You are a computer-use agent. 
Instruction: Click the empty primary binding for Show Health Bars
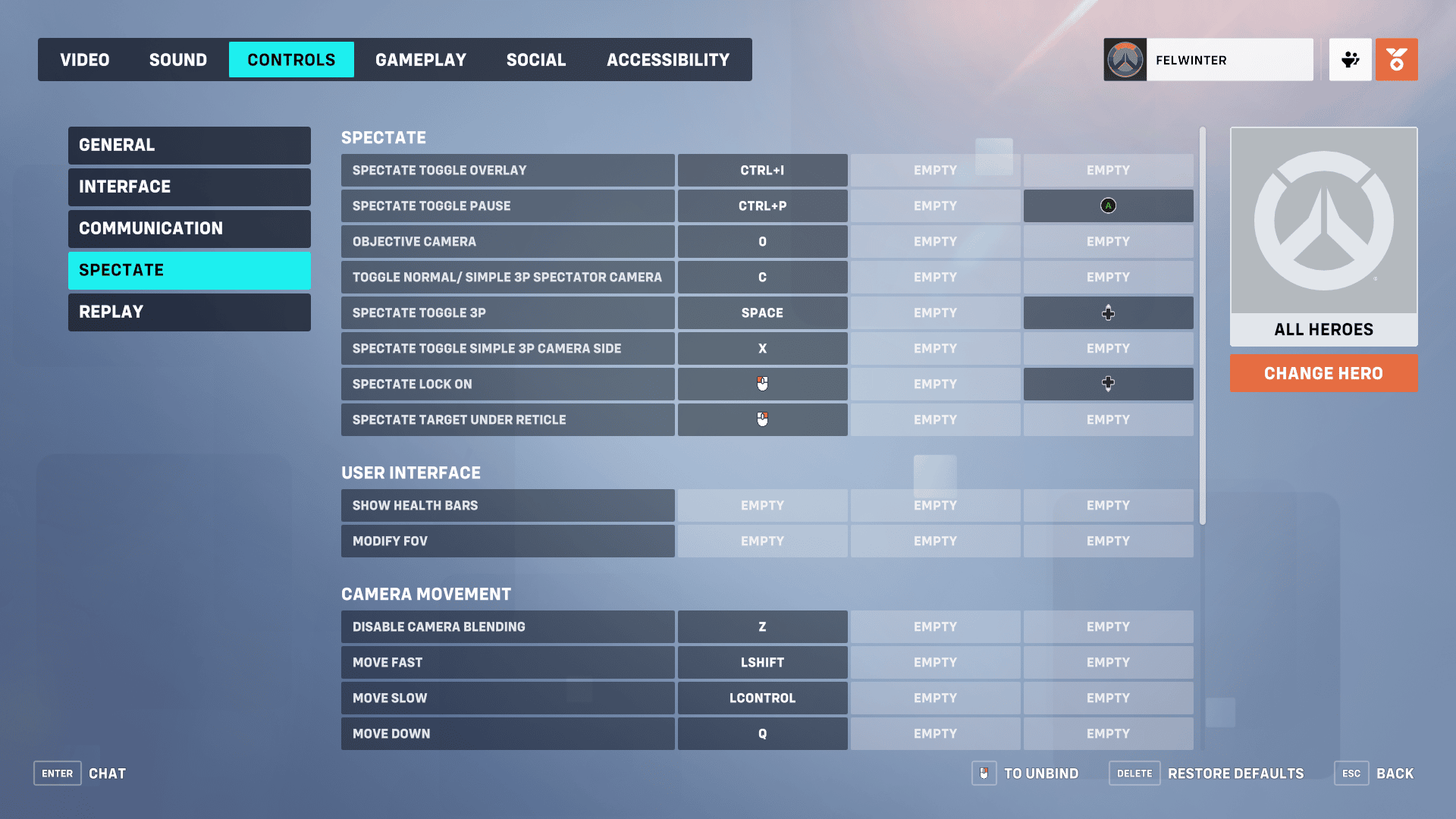point(762,505)
